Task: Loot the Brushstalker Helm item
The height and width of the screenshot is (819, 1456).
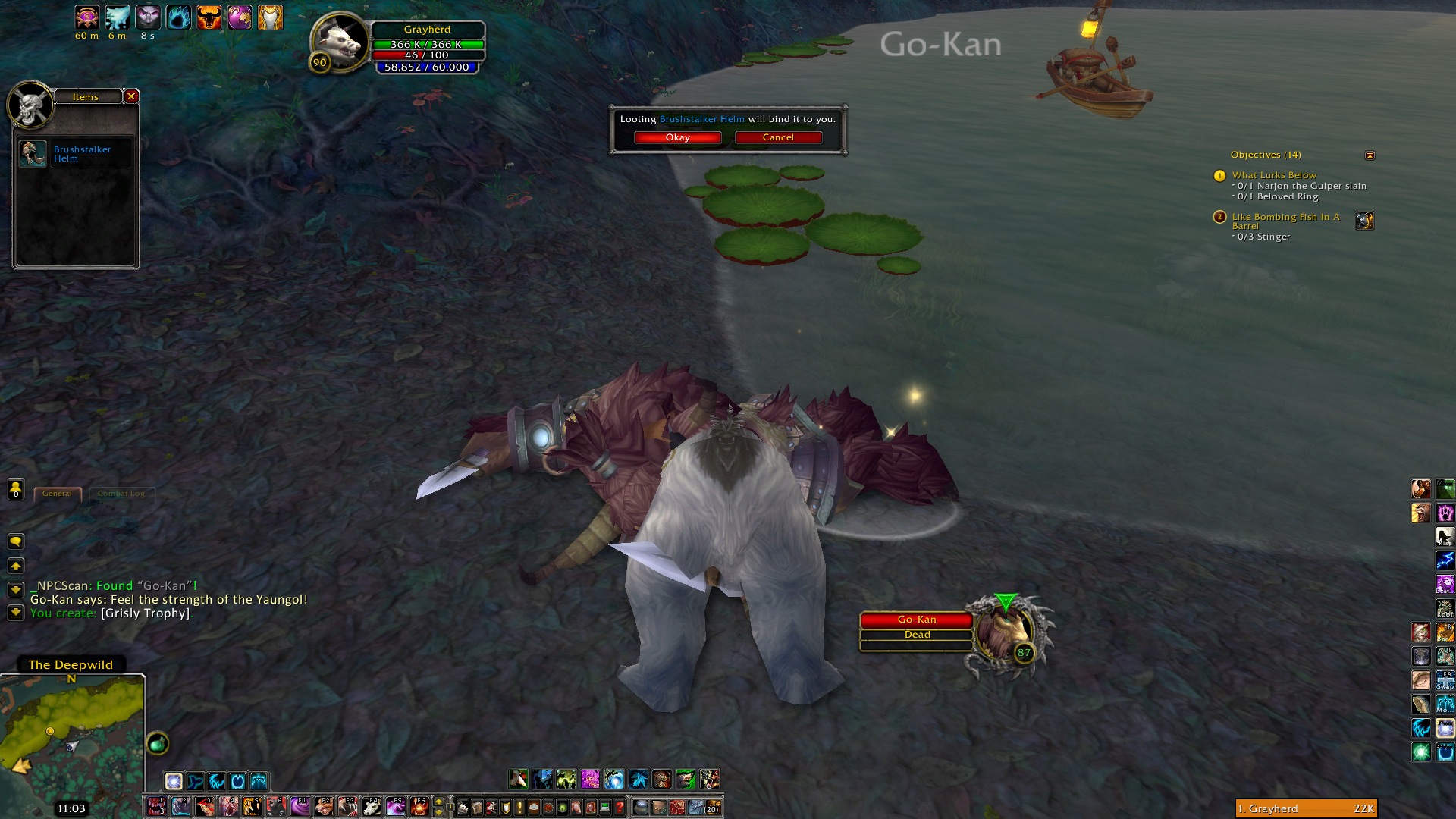Action: click(x=33, y=154)
